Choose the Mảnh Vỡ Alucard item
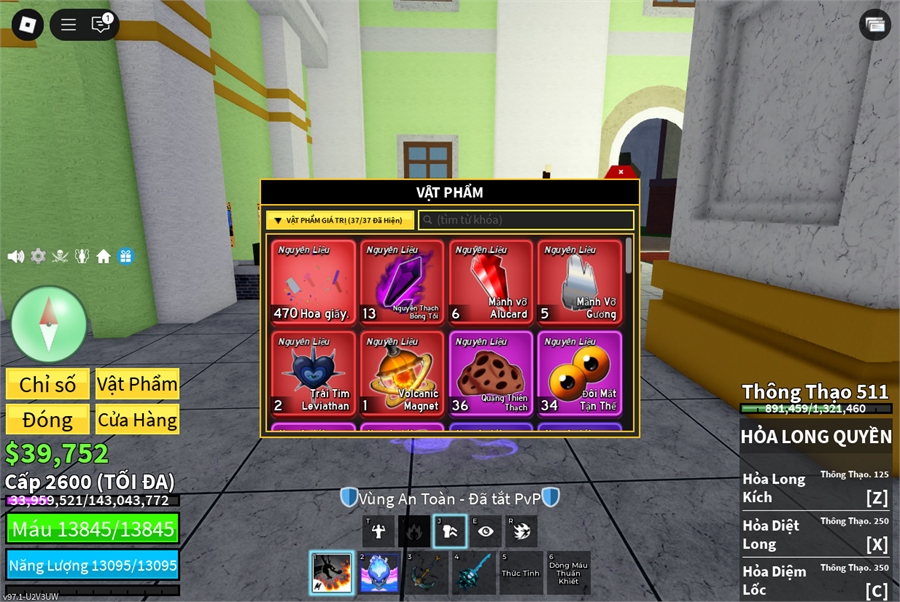 click(x=491, y=283)
